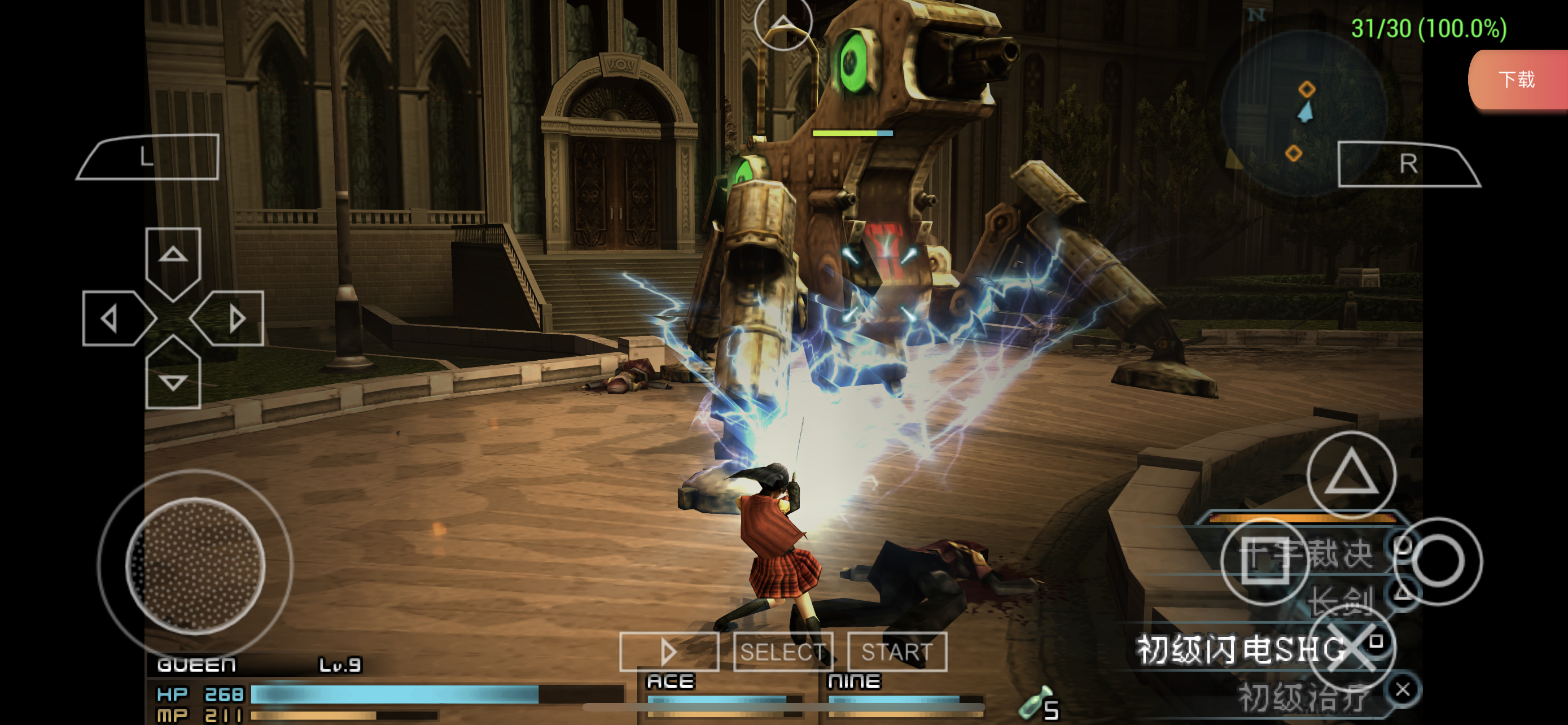Tap the R shoulder button
The width and height of the screenshot is (1568, 725).
pos(1407,164)
